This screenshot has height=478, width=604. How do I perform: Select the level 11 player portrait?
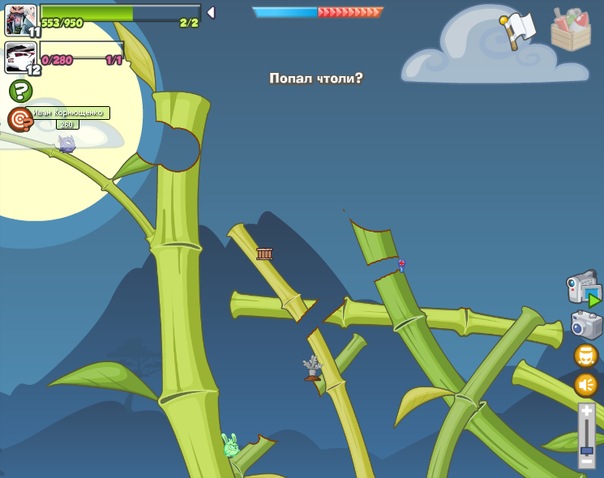(20, 18)
